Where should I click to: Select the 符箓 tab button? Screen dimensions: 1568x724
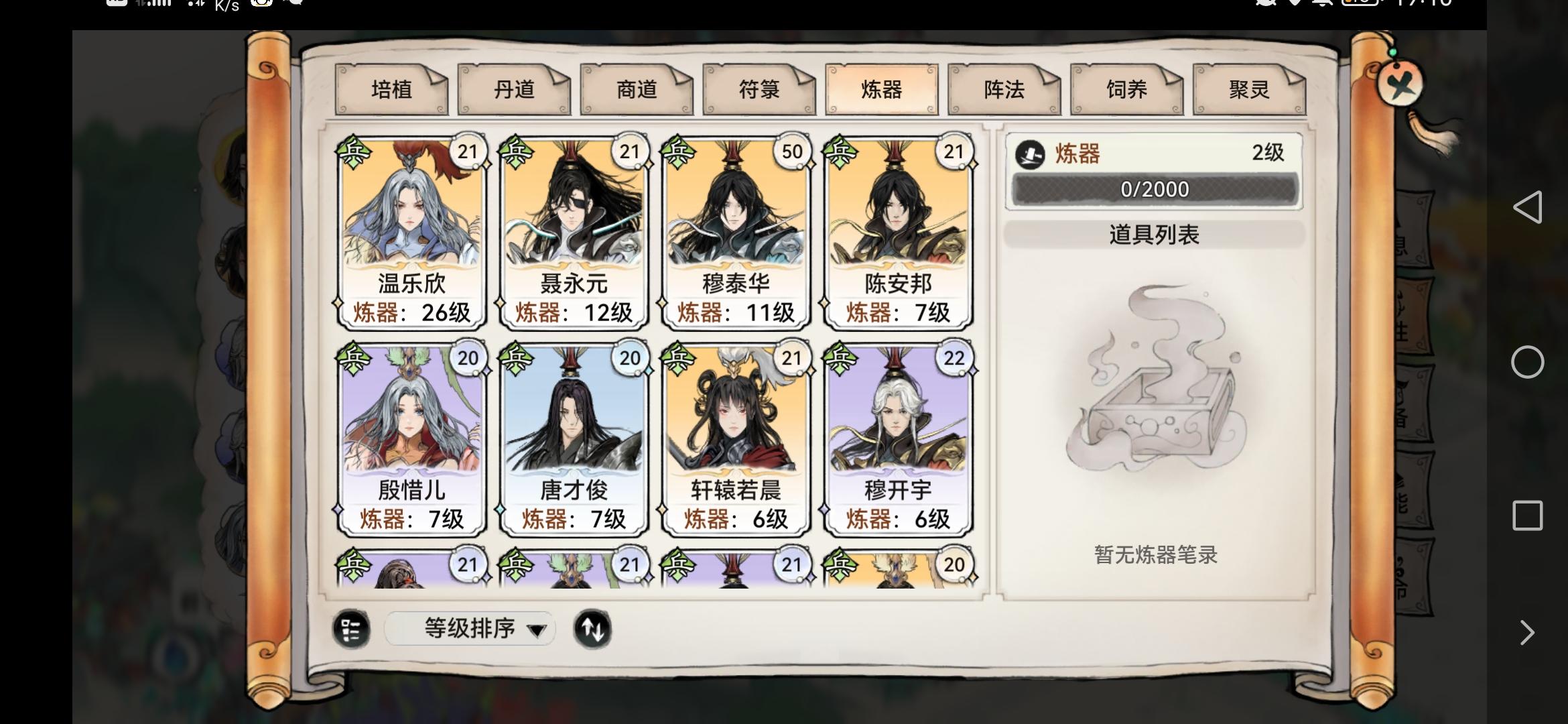coord(759,89)
